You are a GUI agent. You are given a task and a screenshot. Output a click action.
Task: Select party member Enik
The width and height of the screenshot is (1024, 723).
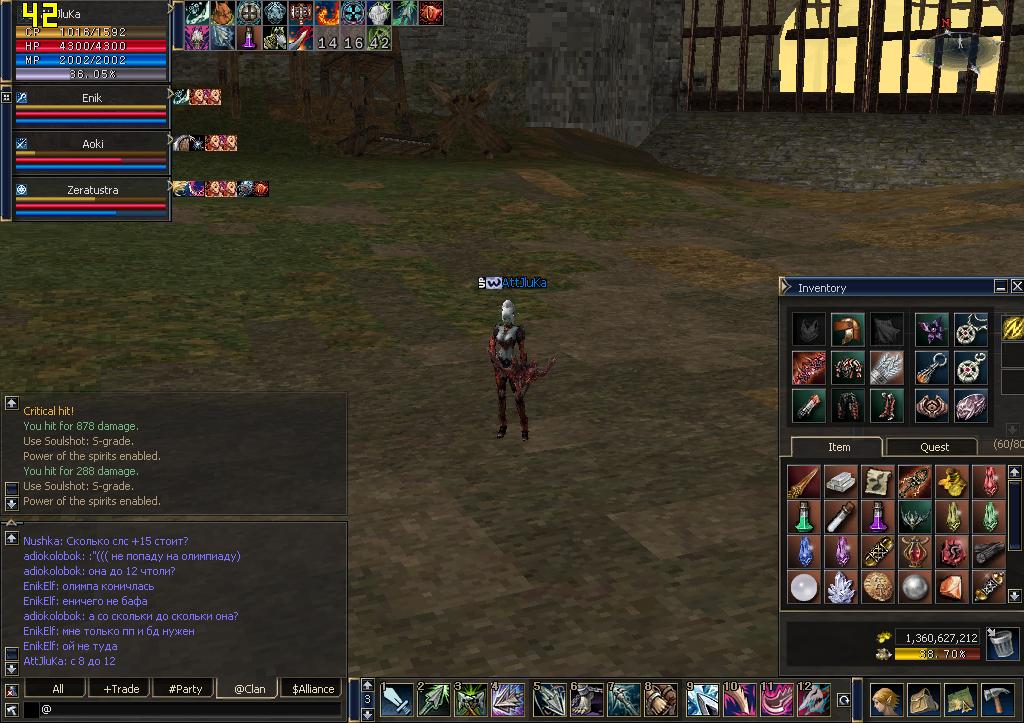point(92,98)
